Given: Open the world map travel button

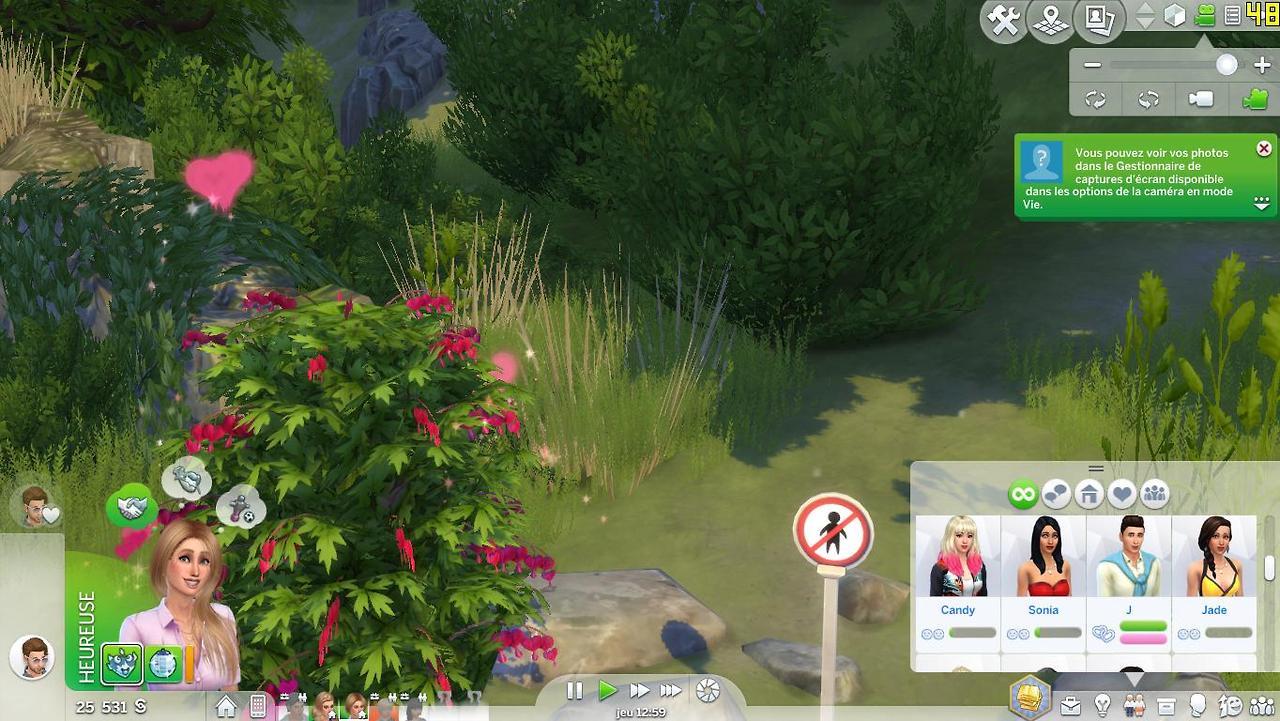Looking at the screenshot, I should [1051, 20].
